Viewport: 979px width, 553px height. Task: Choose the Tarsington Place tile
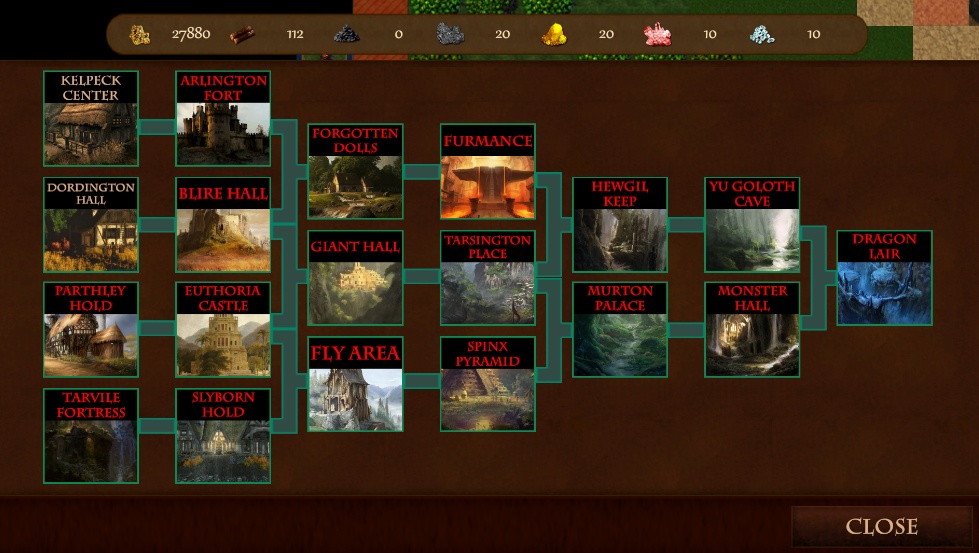coord(487,278)
